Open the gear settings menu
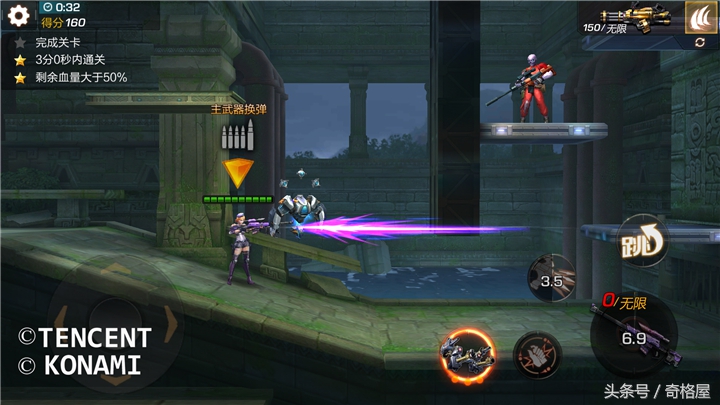The width and height of the screenshot is (720, 405). click(x=18, y=16)
